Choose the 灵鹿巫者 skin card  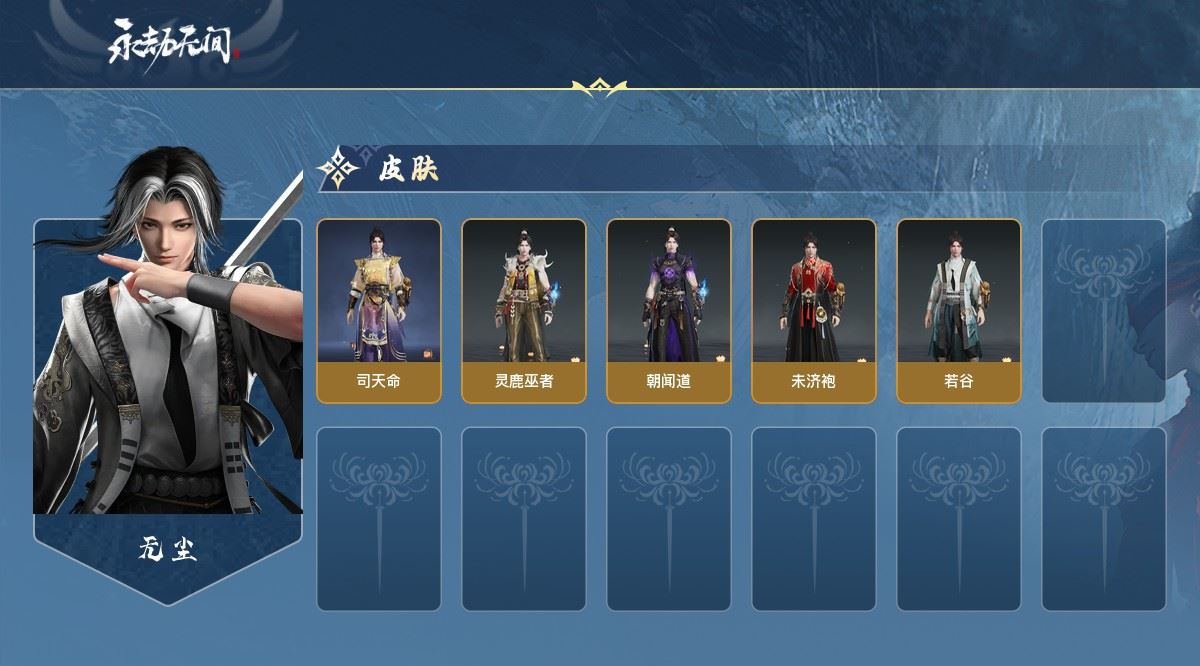pos(523,310)
